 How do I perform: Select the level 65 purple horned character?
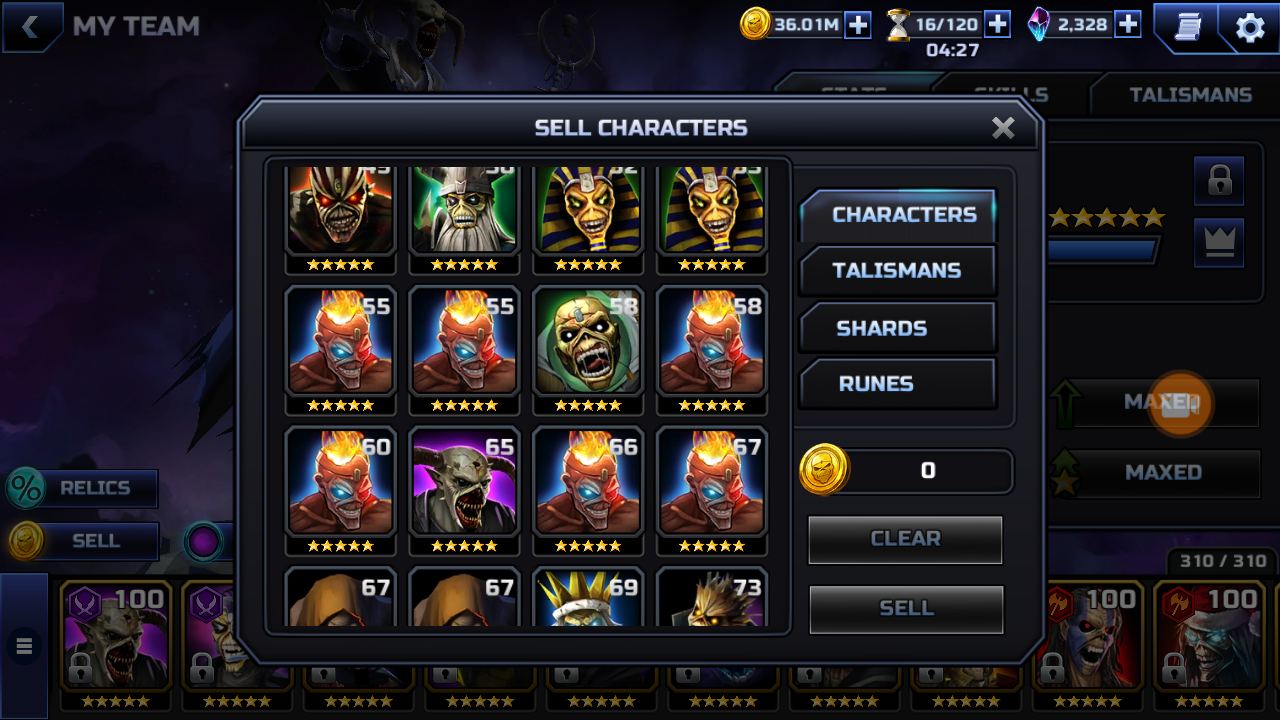[464, 483]
